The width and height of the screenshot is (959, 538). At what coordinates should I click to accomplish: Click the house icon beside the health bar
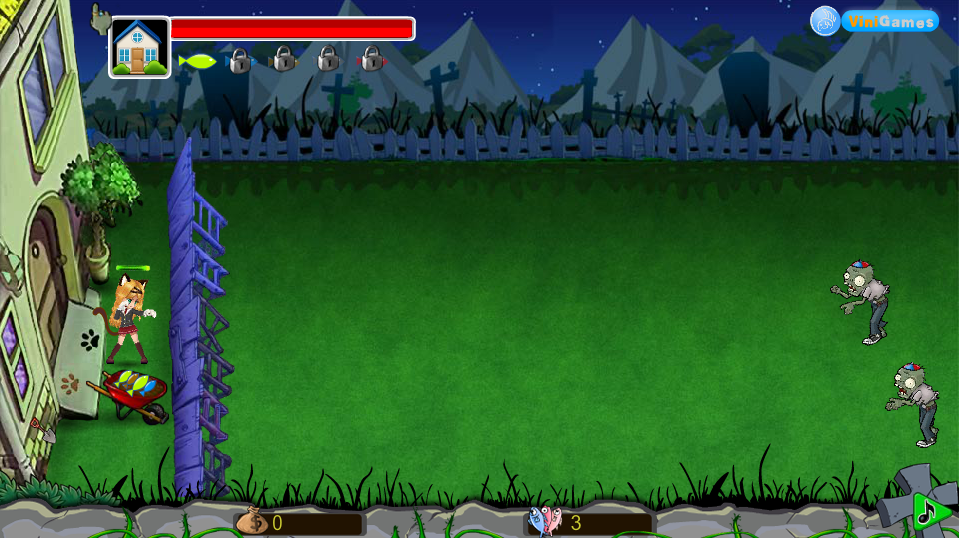[x=139, y=47]
